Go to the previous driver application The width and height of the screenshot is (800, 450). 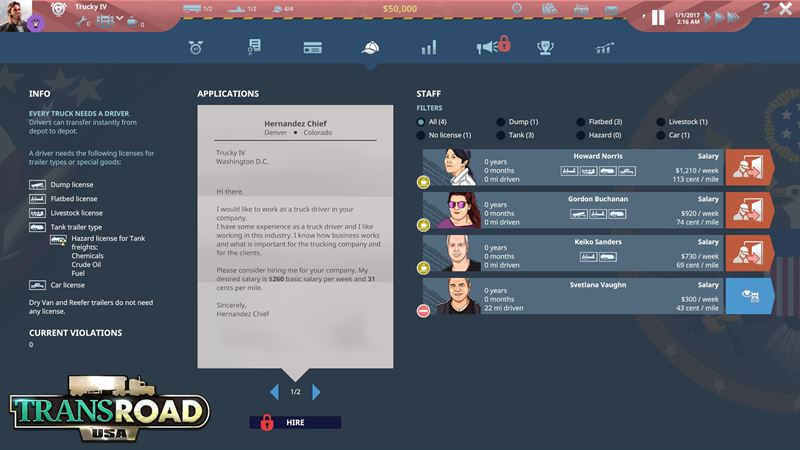274,391
